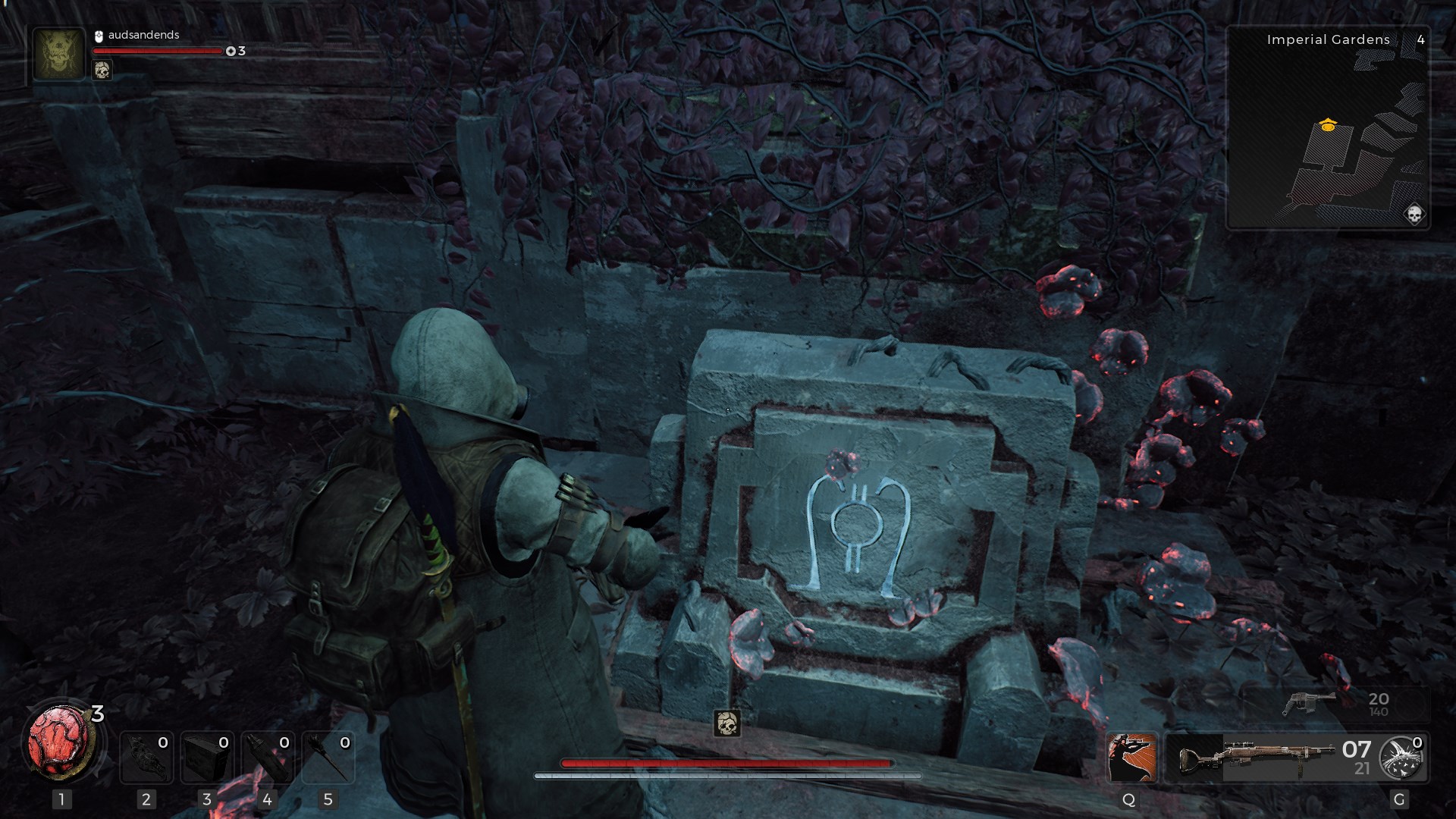Select the ammo box quick slot
This screenshot has width=1456, height=819.
[x=207, y=758]
